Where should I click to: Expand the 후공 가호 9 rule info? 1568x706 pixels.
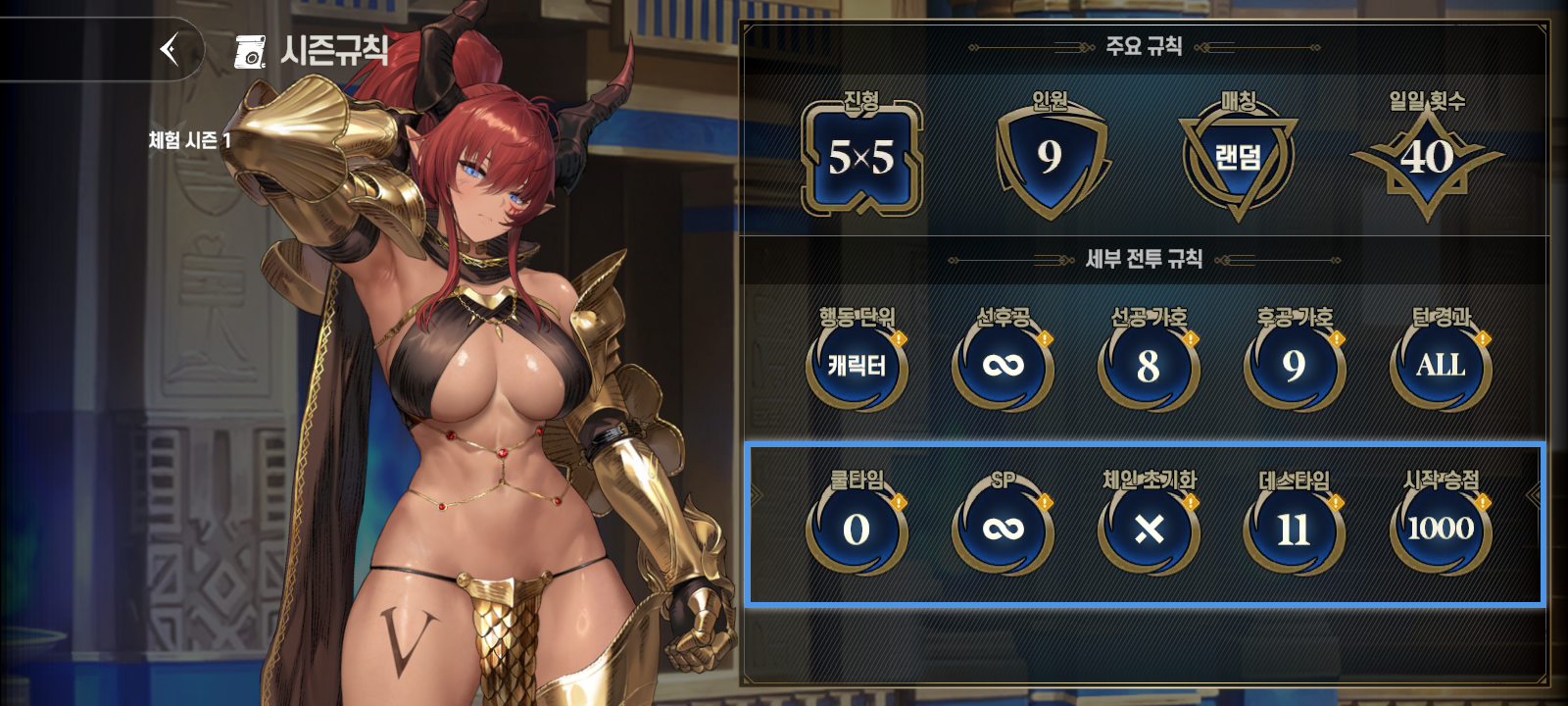click(1293, 368)
